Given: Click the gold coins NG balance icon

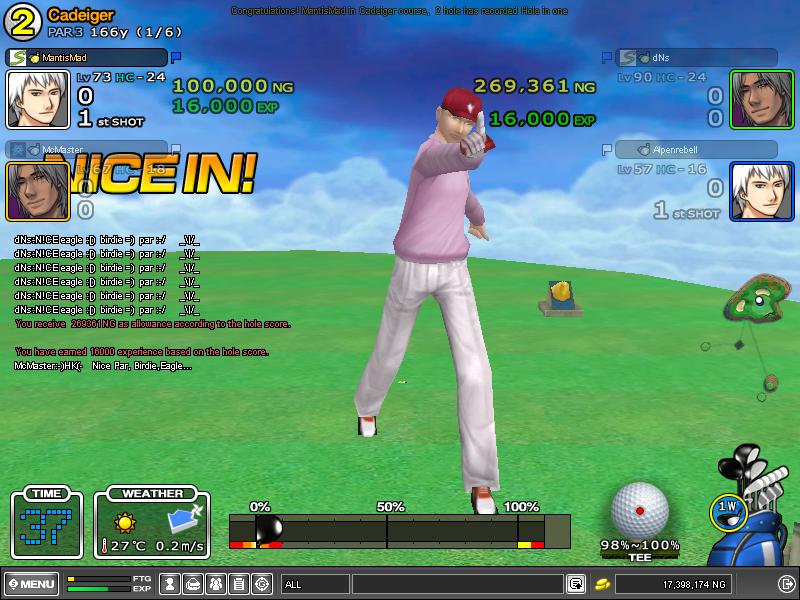Looking at the screenshot, I should point(603,583).
